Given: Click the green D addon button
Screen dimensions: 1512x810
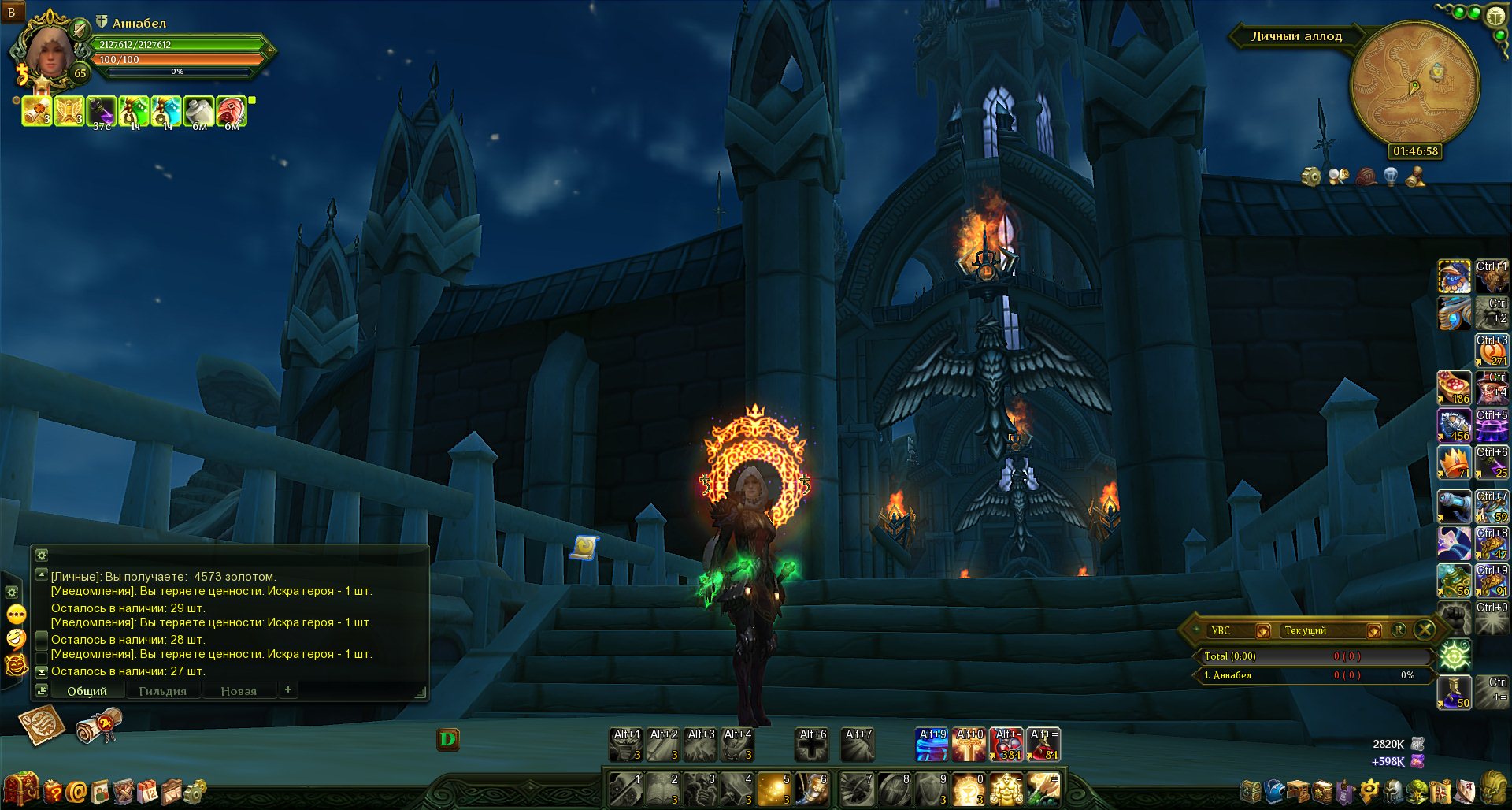Looking at the screenshot, I should [x=447, y=739].
